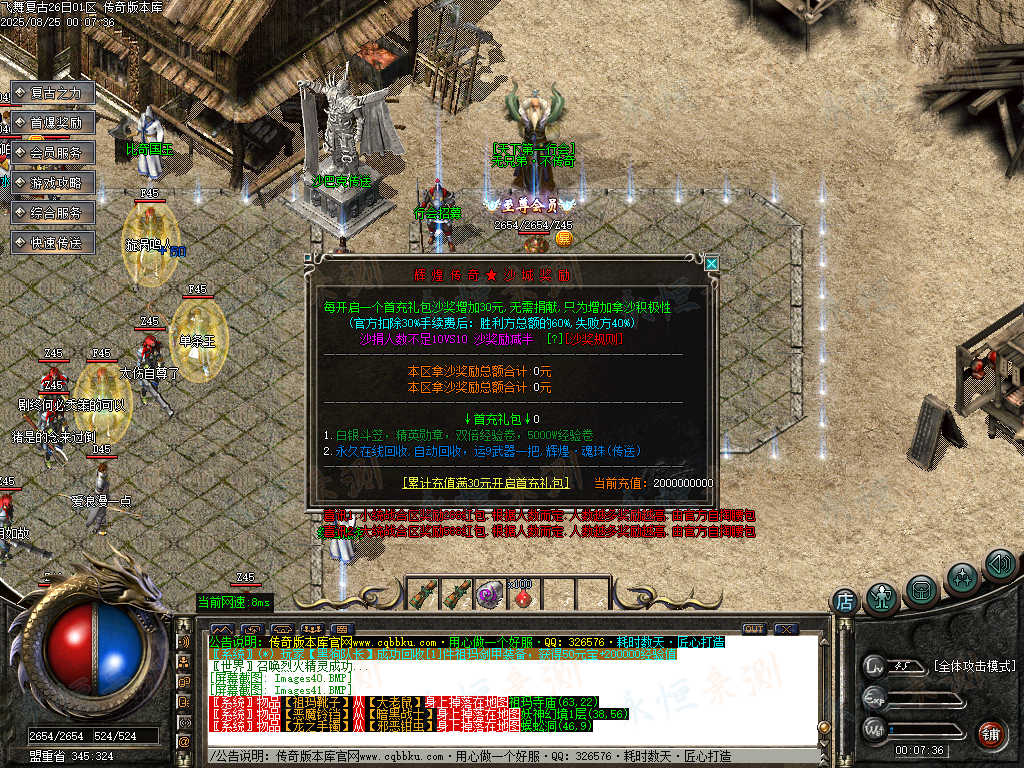The image size is (1024, 768).
Task: Open the 复古之力 menu
Action: click(53, 93)
